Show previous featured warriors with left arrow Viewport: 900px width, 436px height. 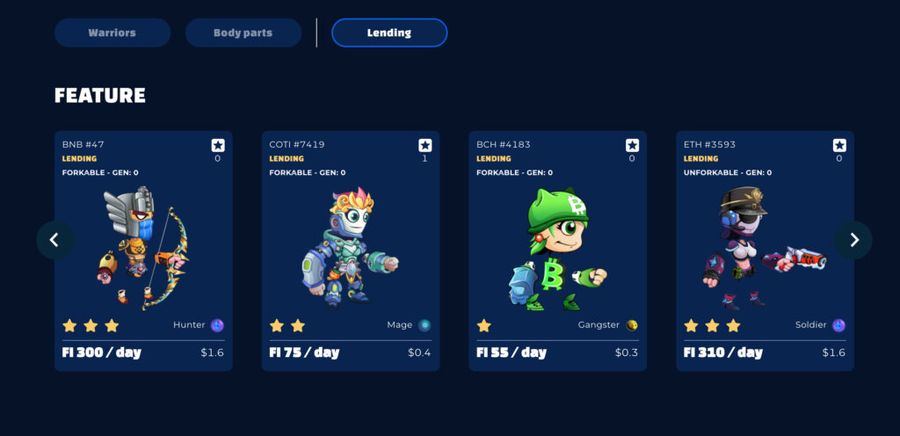click(55, 240)
